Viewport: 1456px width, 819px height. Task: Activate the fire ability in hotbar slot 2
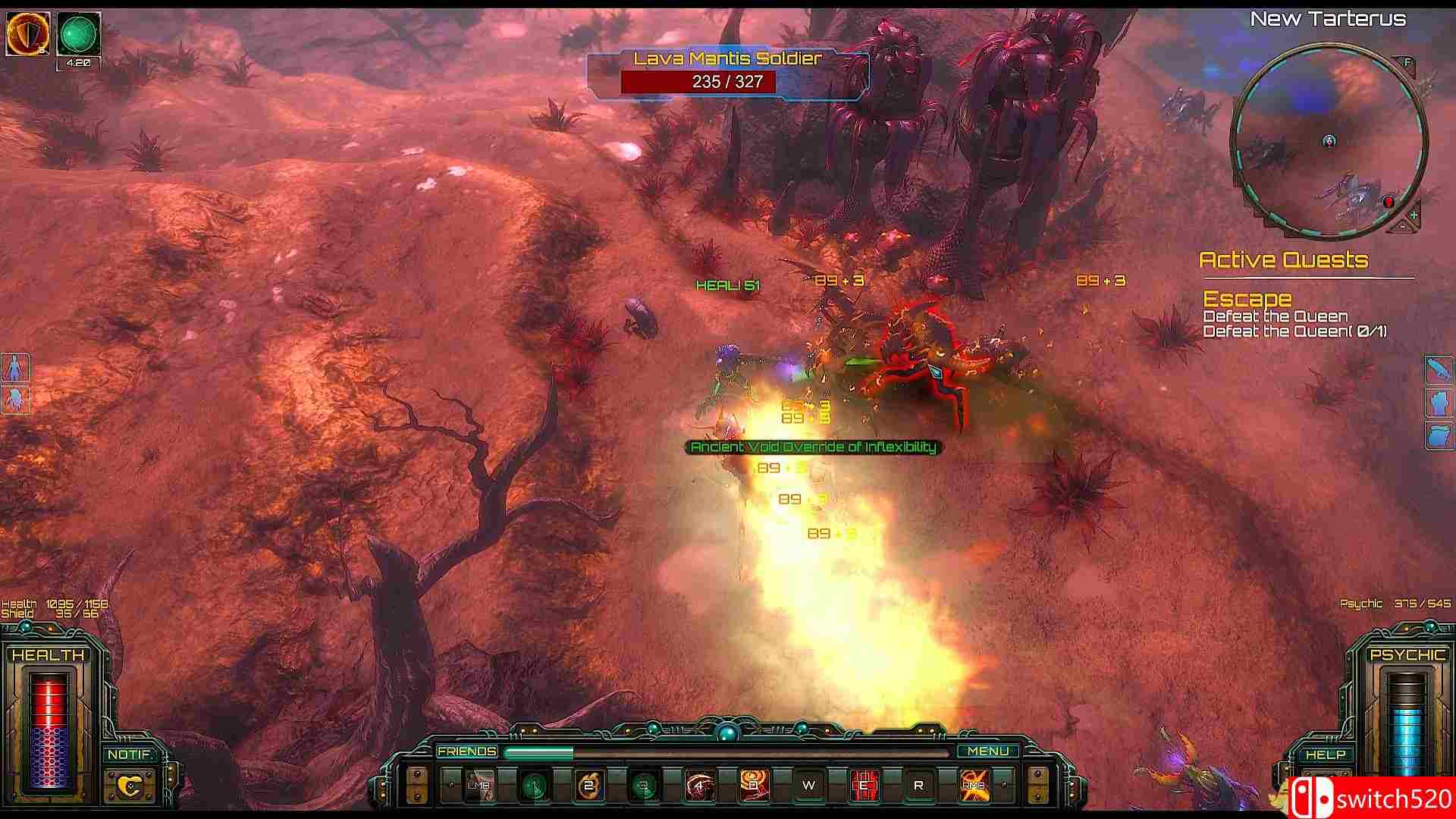click(x=588, y=785)
